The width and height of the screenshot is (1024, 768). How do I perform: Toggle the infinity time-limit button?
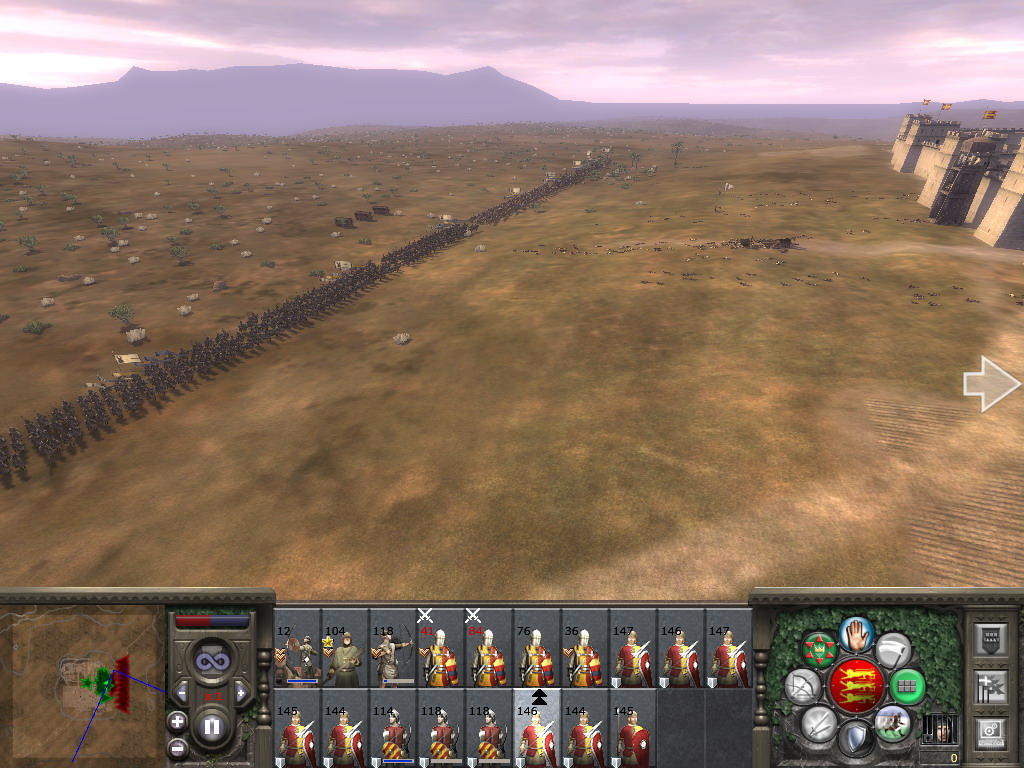(x=212, y=662)
